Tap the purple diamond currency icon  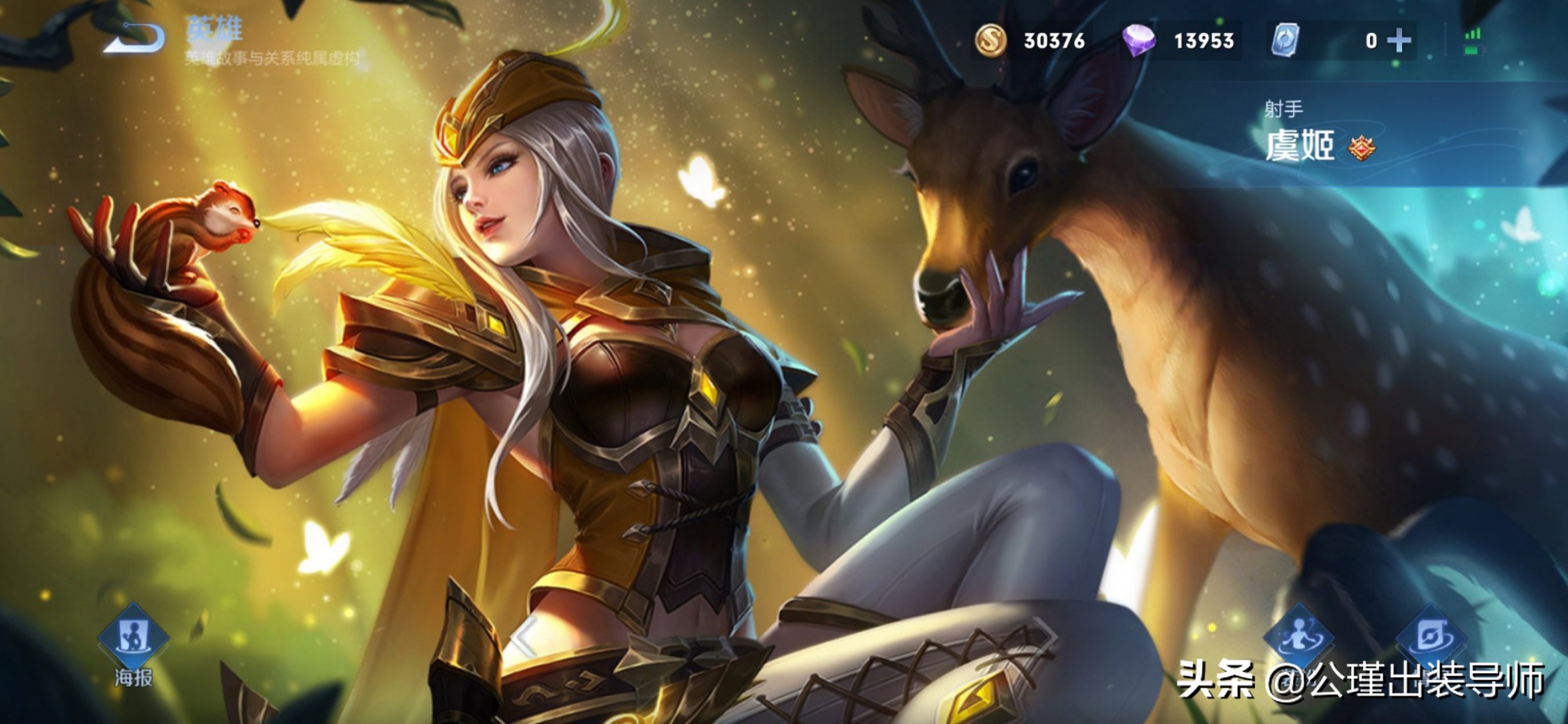pyautogui.click(x=1138, y=40)
